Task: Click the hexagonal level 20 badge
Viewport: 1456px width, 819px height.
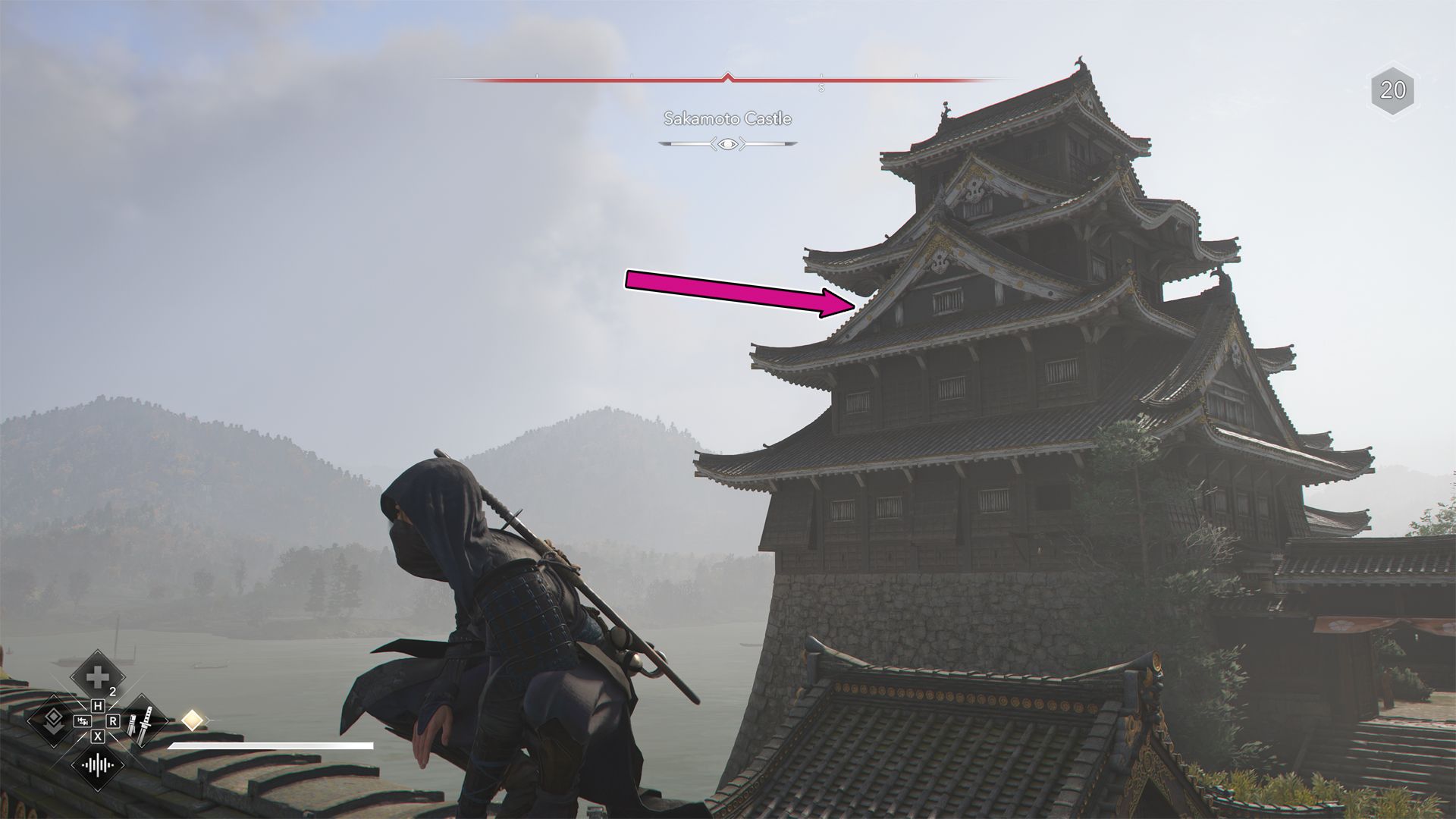Action: [1392, 90]
